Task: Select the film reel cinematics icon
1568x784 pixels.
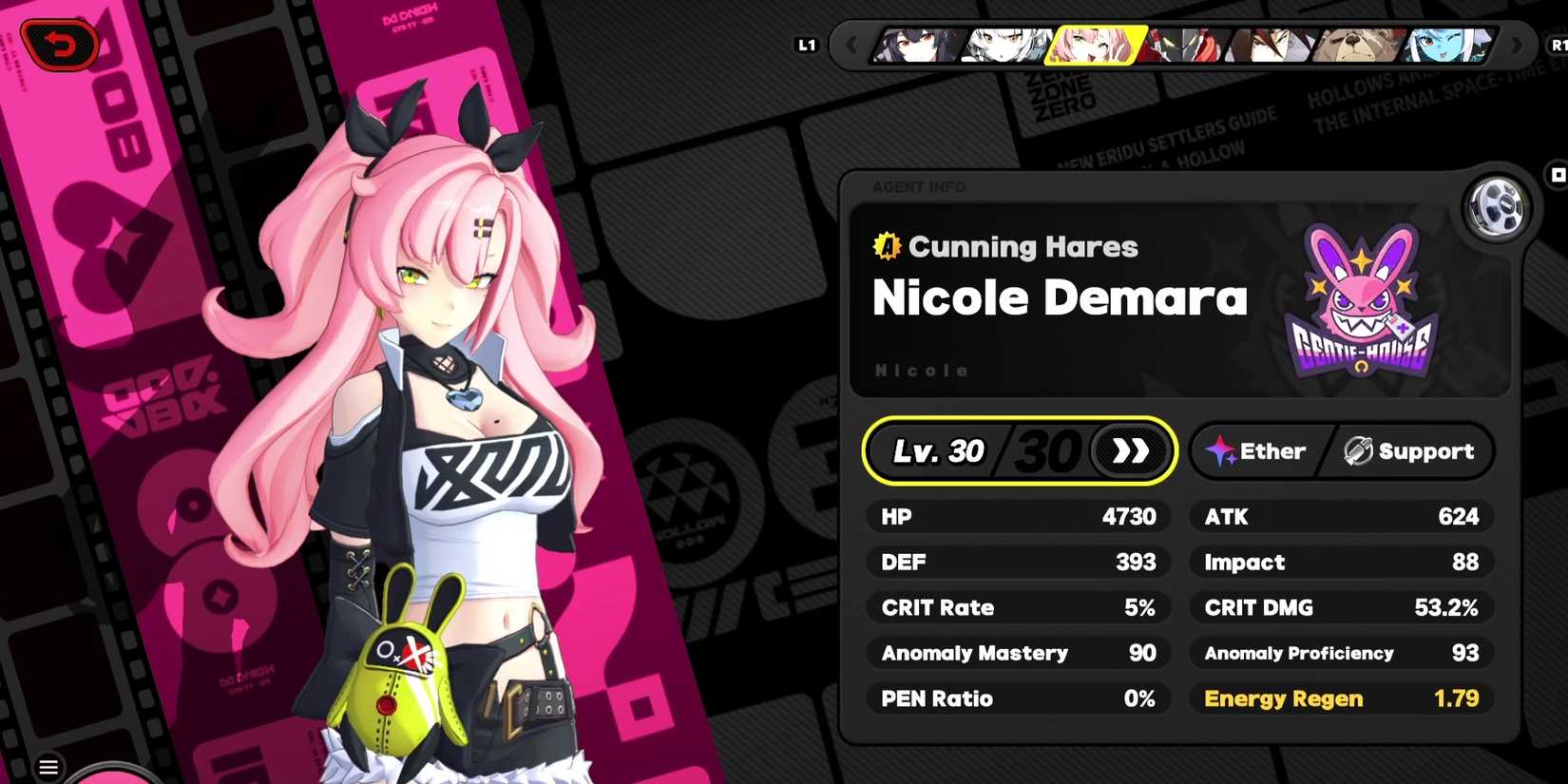Action: click(1495, 209)
